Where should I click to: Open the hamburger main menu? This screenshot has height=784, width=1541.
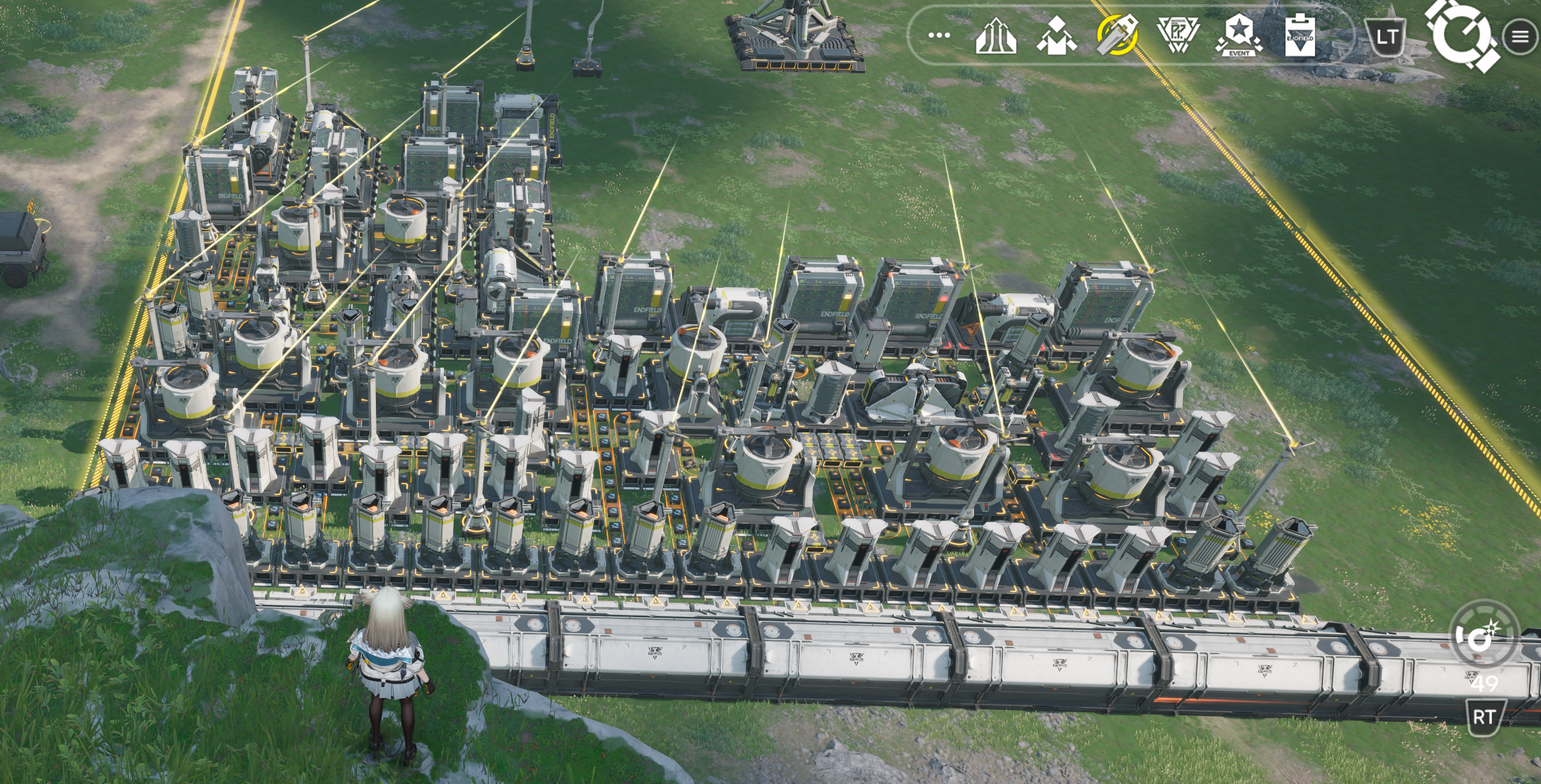coord(1520,37)
